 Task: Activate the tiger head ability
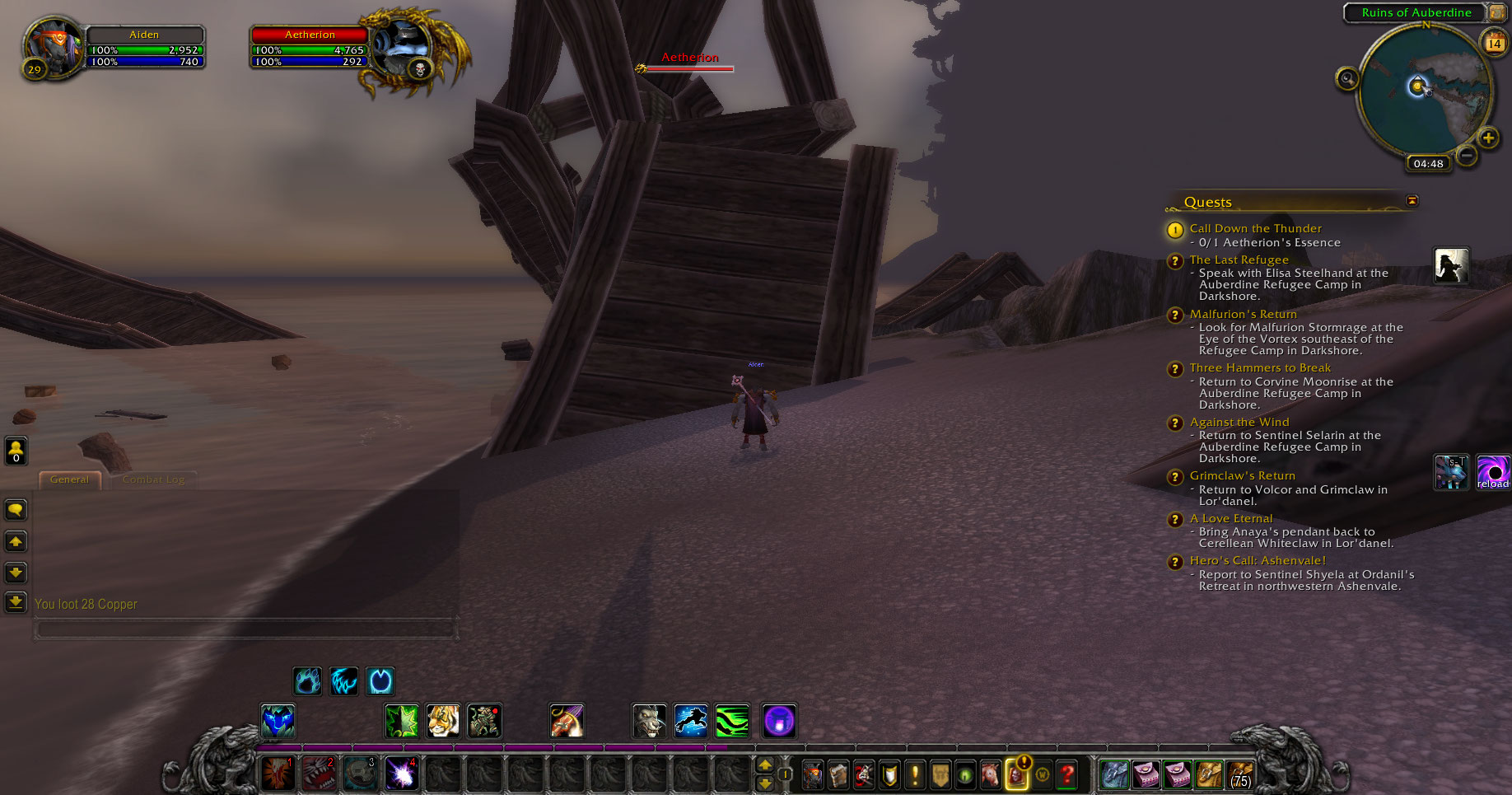click(x=443, y=721)
